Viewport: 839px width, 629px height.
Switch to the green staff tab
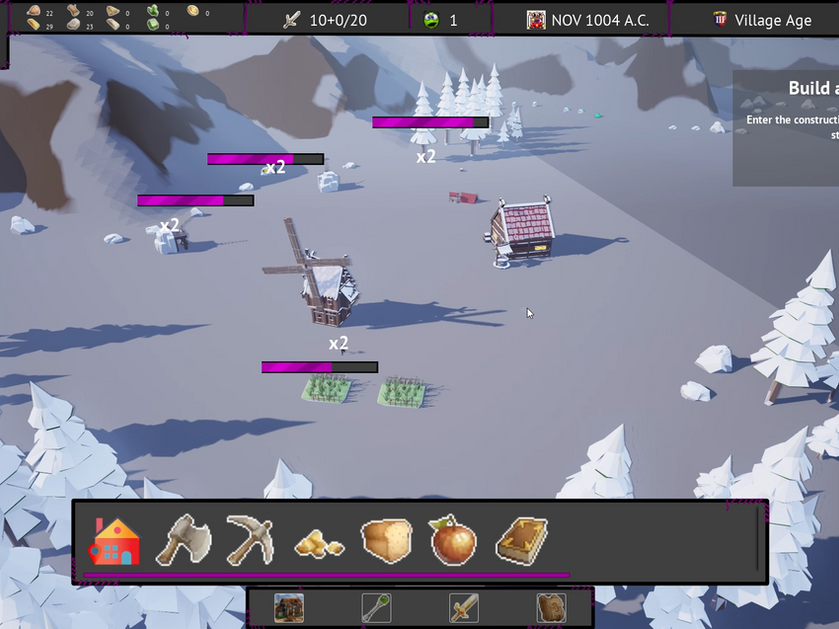click(376, 607)
